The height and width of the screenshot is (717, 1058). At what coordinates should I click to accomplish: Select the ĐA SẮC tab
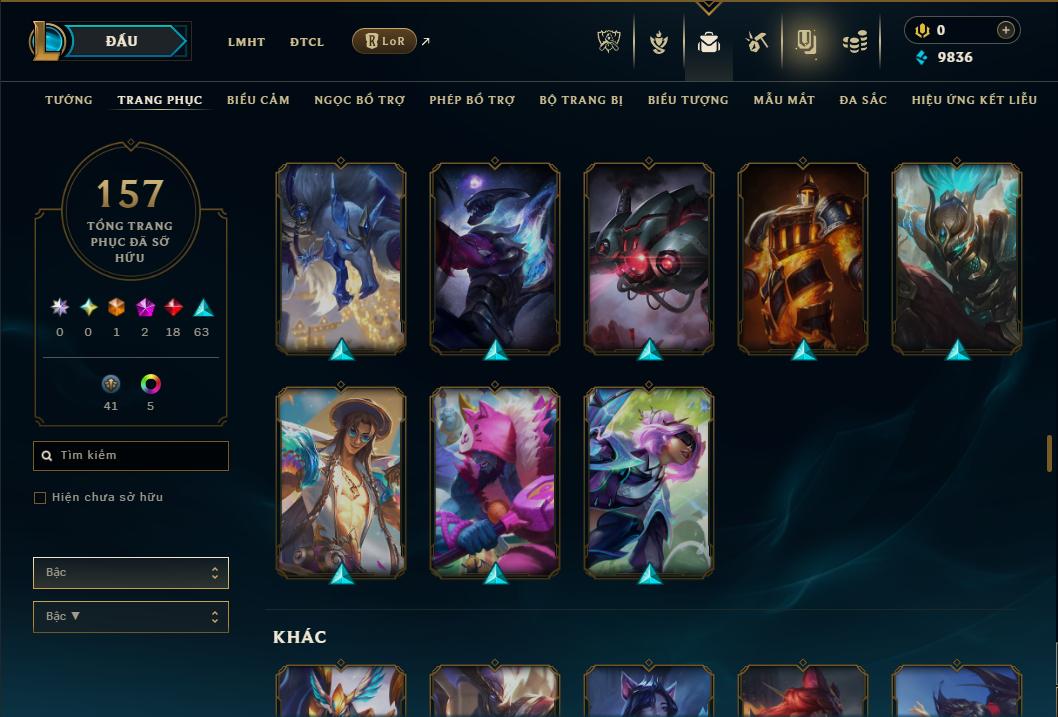coord(863,100)
